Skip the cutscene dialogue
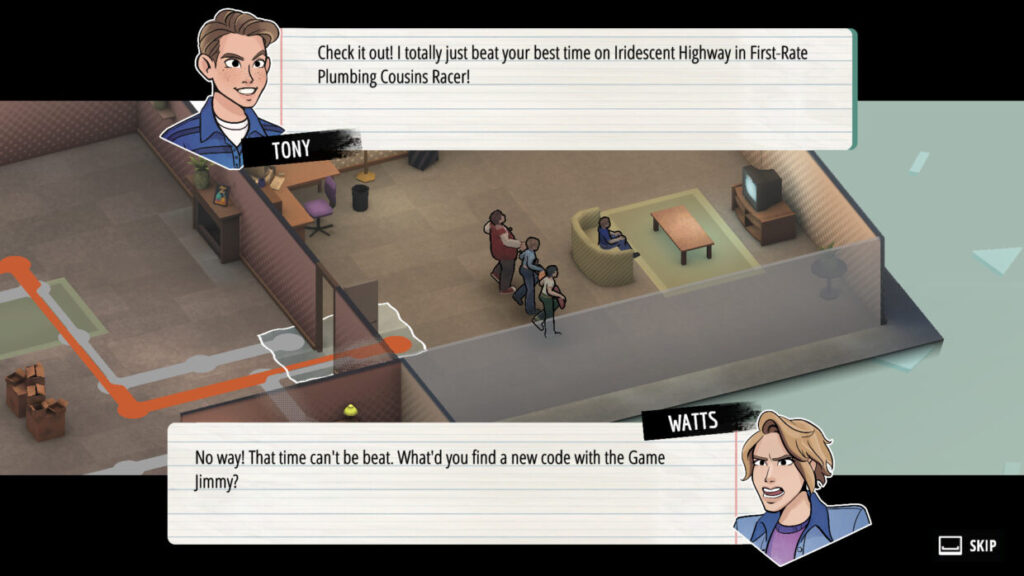 968,545
